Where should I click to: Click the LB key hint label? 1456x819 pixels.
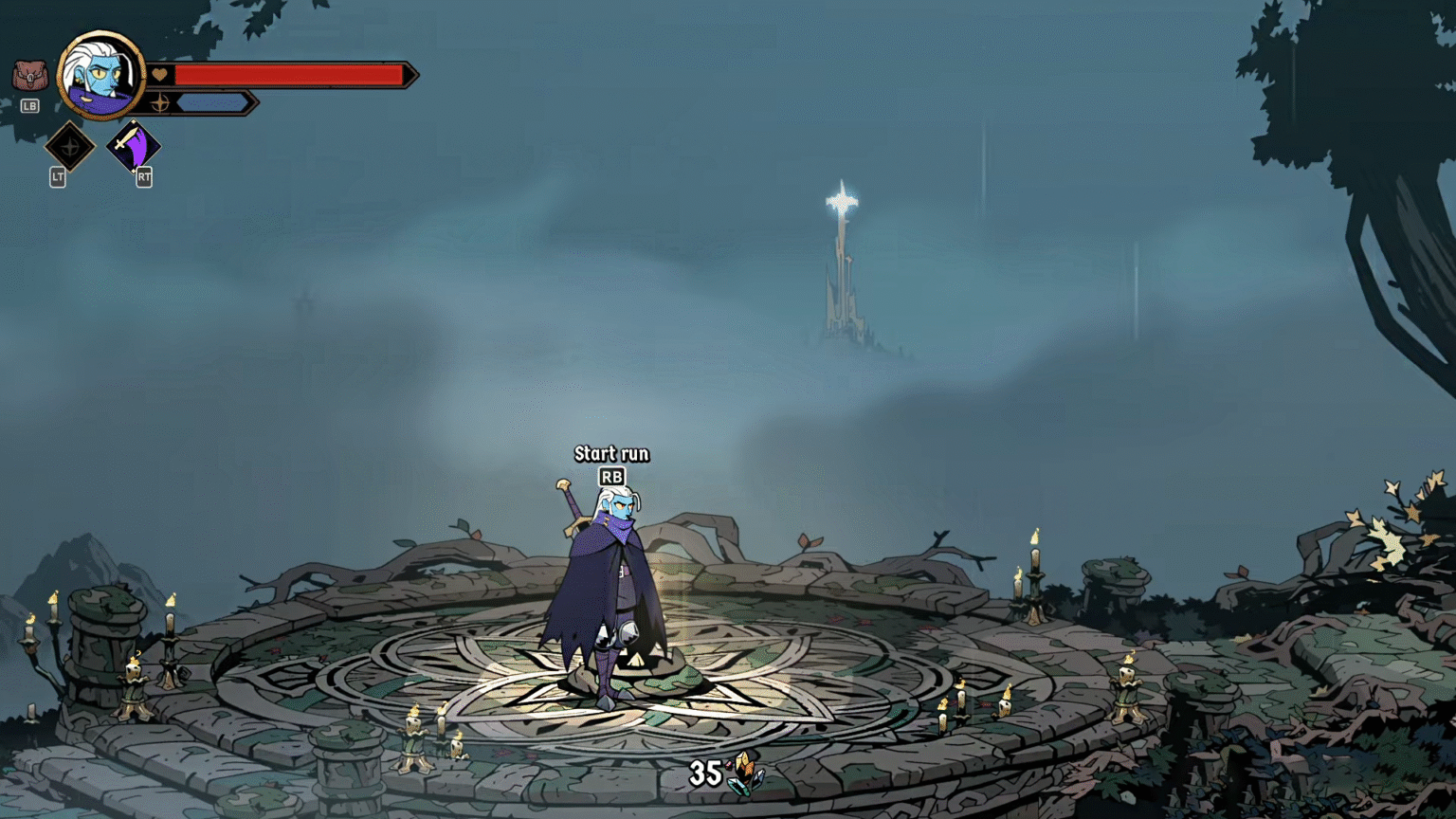[27, 105]
